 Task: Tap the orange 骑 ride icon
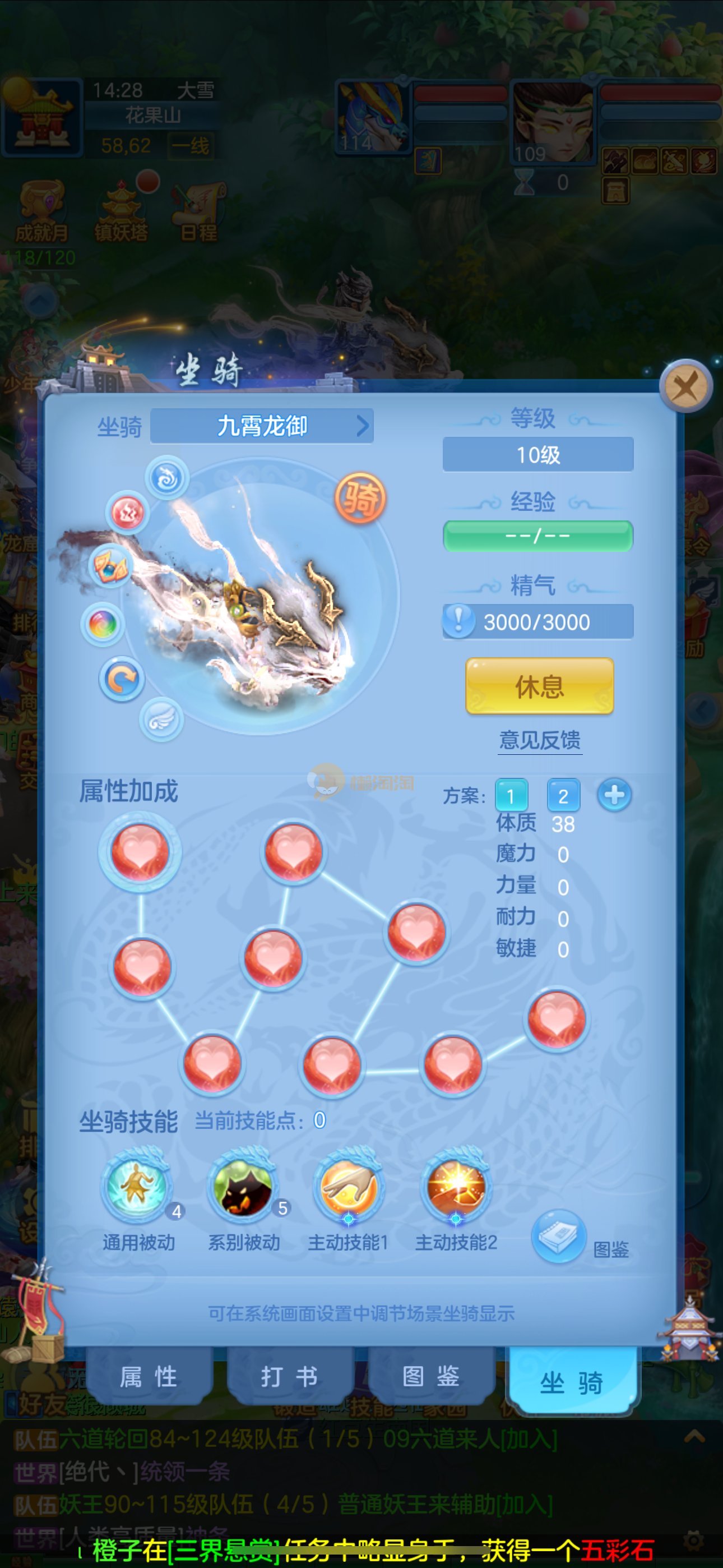pyautogui.click(x=360, y=498)
